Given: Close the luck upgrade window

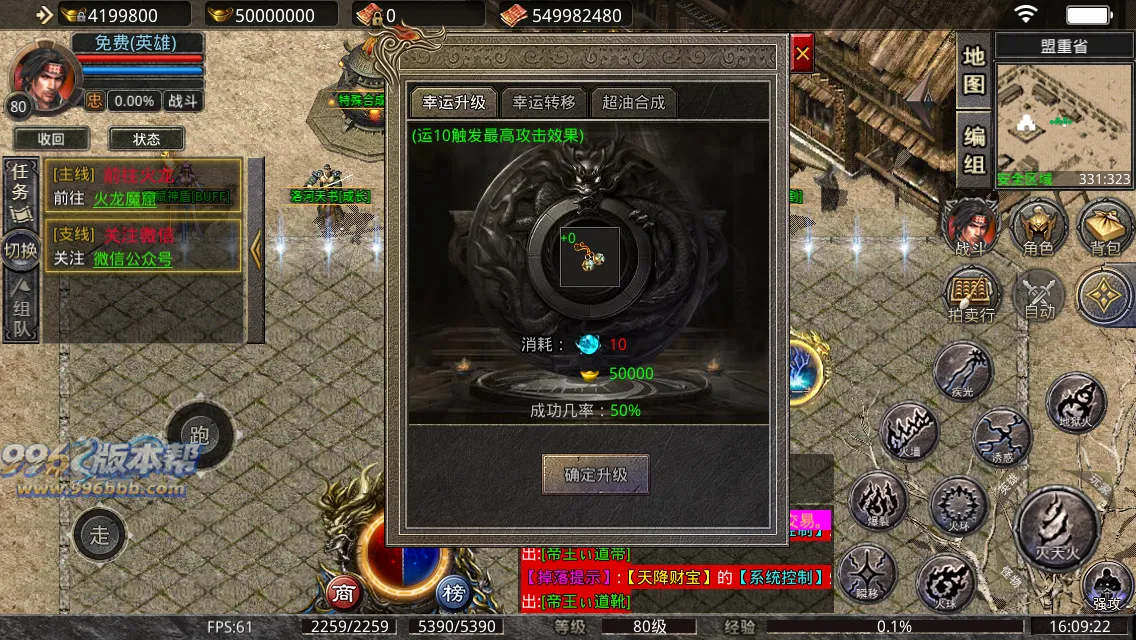Looking at the screenshot, I should [802, 54].
